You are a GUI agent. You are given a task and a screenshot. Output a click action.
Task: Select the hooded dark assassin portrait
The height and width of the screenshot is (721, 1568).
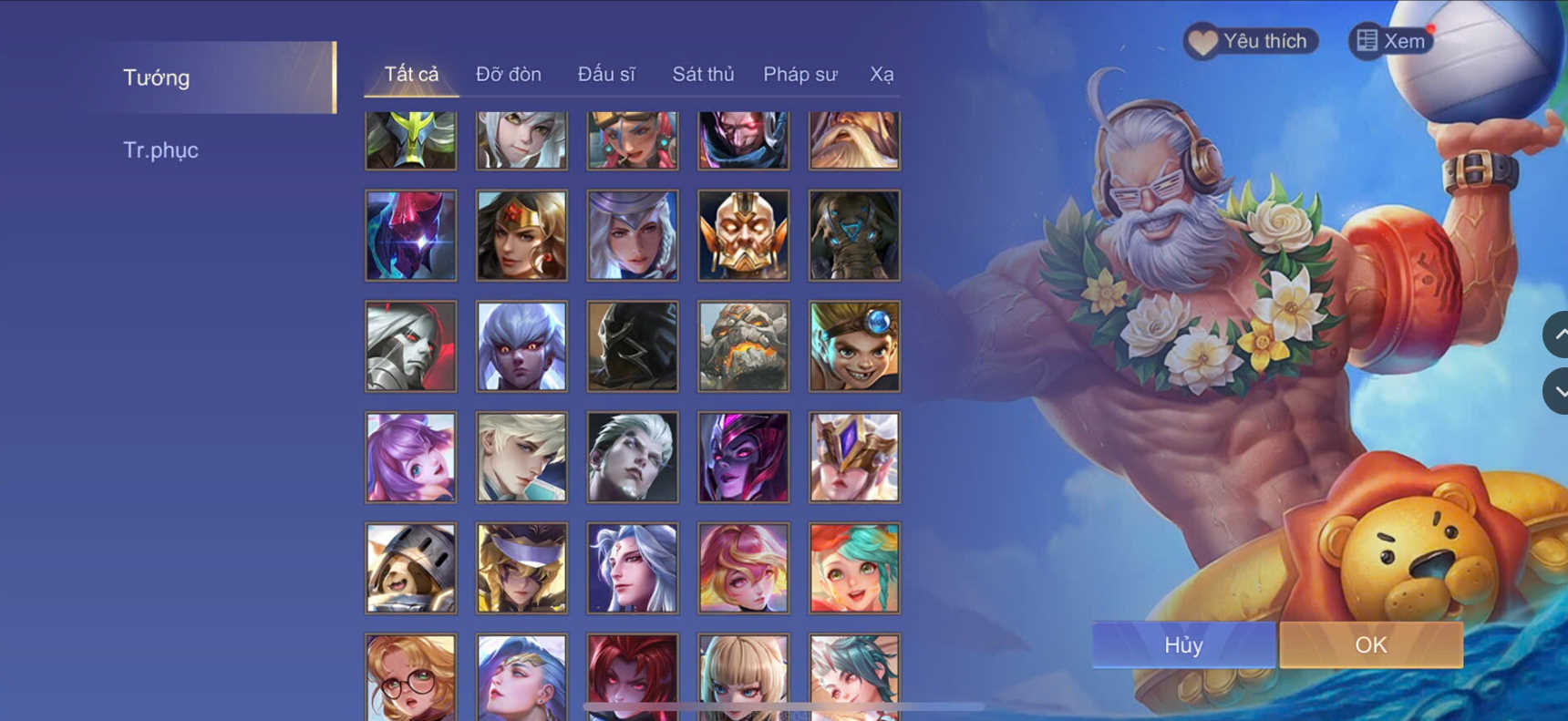click(632, 345)
